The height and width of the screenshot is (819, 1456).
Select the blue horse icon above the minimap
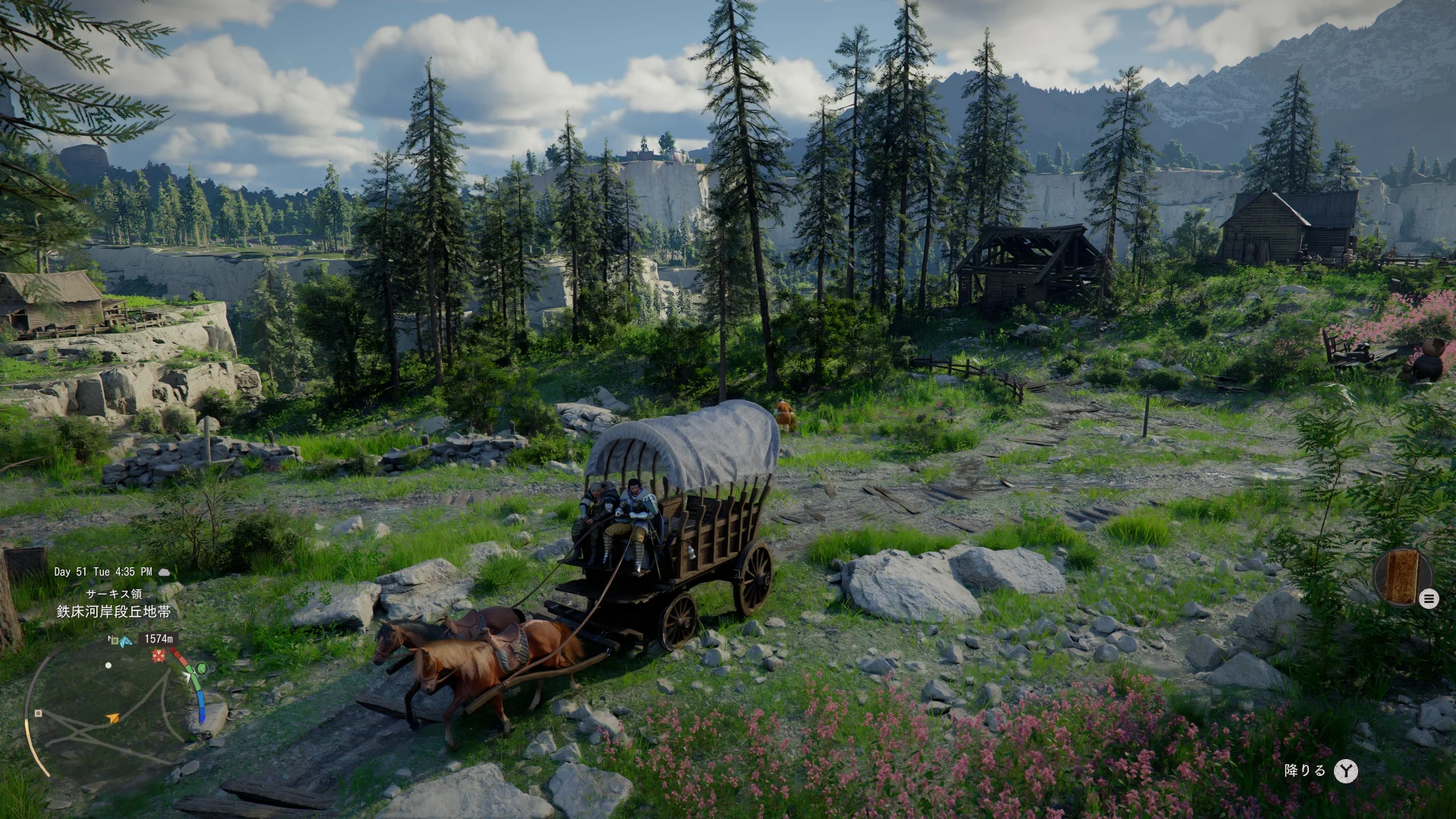[x=125, y=642]
